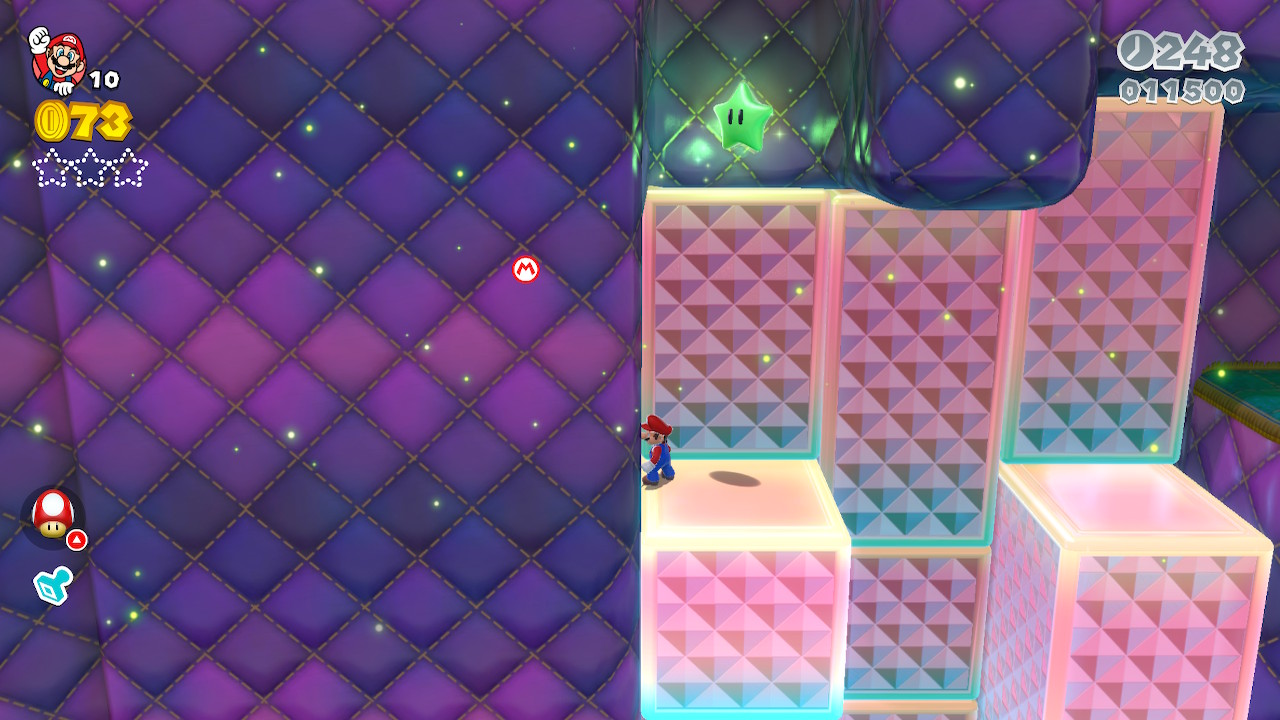Image resolution: width=1280 pixels, height=720 pixels.
Task: Click Mario's character portrait icon
Action: pos(58,59)
